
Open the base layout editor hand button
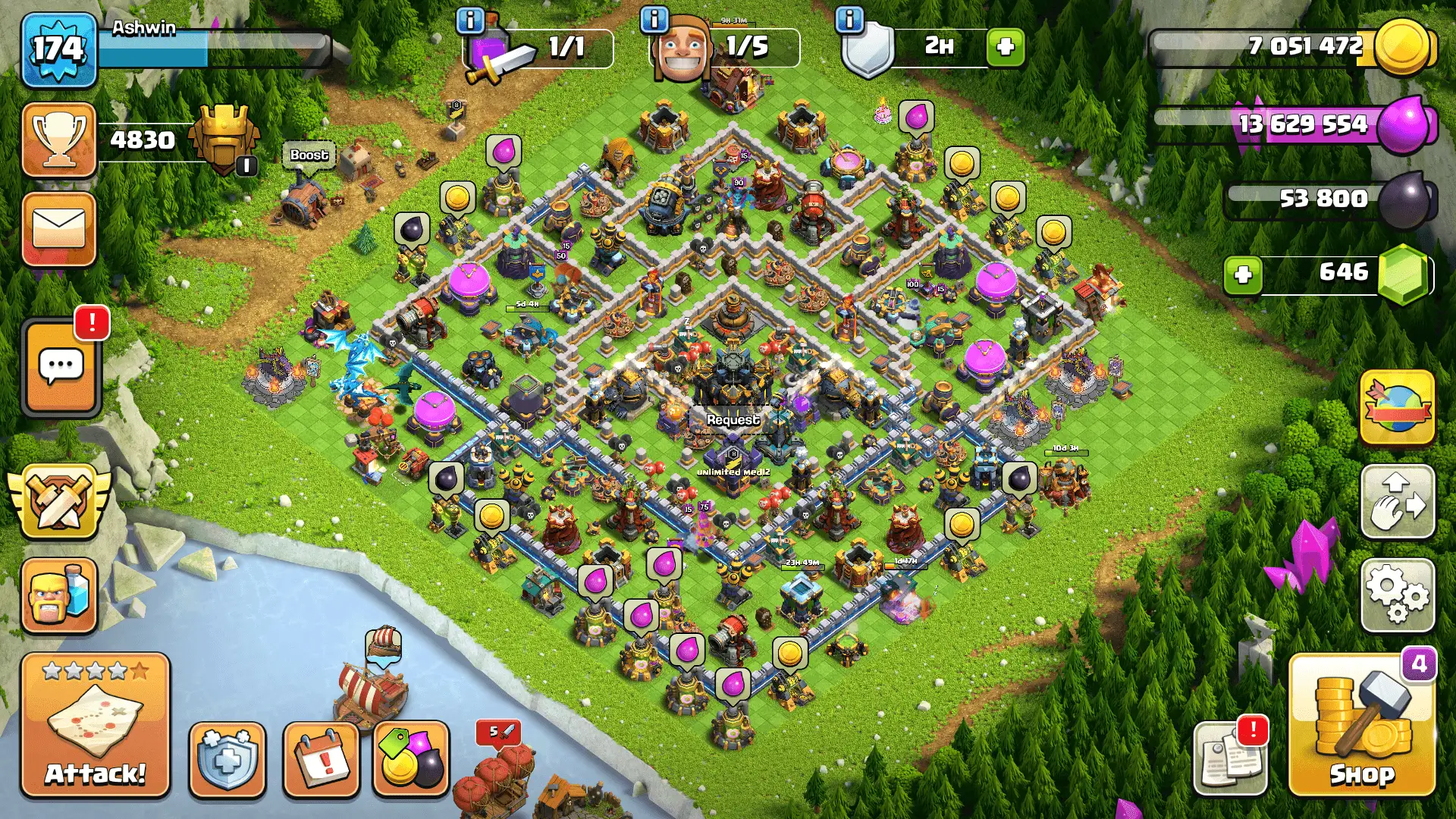click(1398, 501)
